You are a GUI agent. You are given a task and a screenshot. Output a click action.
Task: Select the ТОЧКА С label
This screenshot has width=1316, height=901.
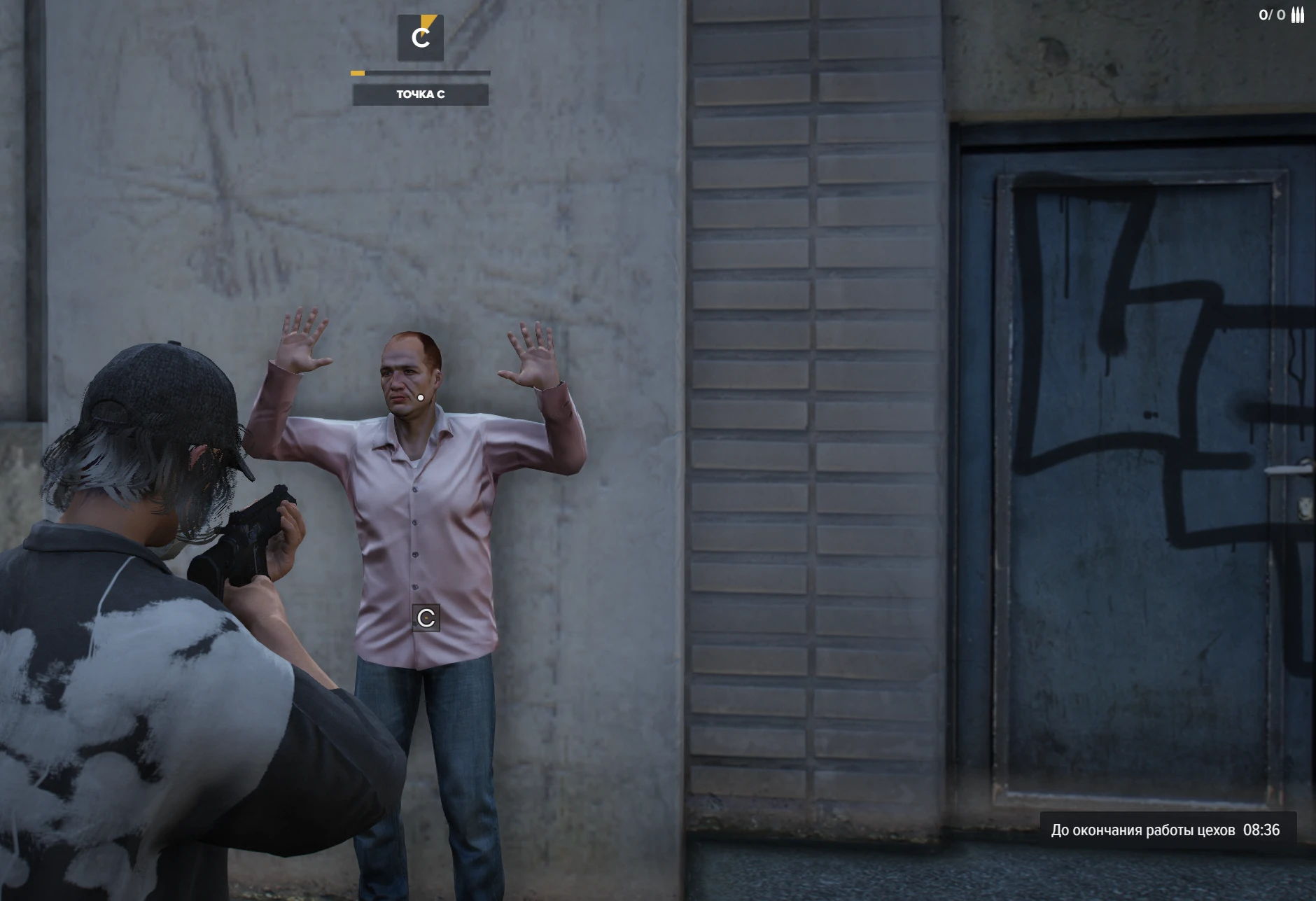point(420,95)
